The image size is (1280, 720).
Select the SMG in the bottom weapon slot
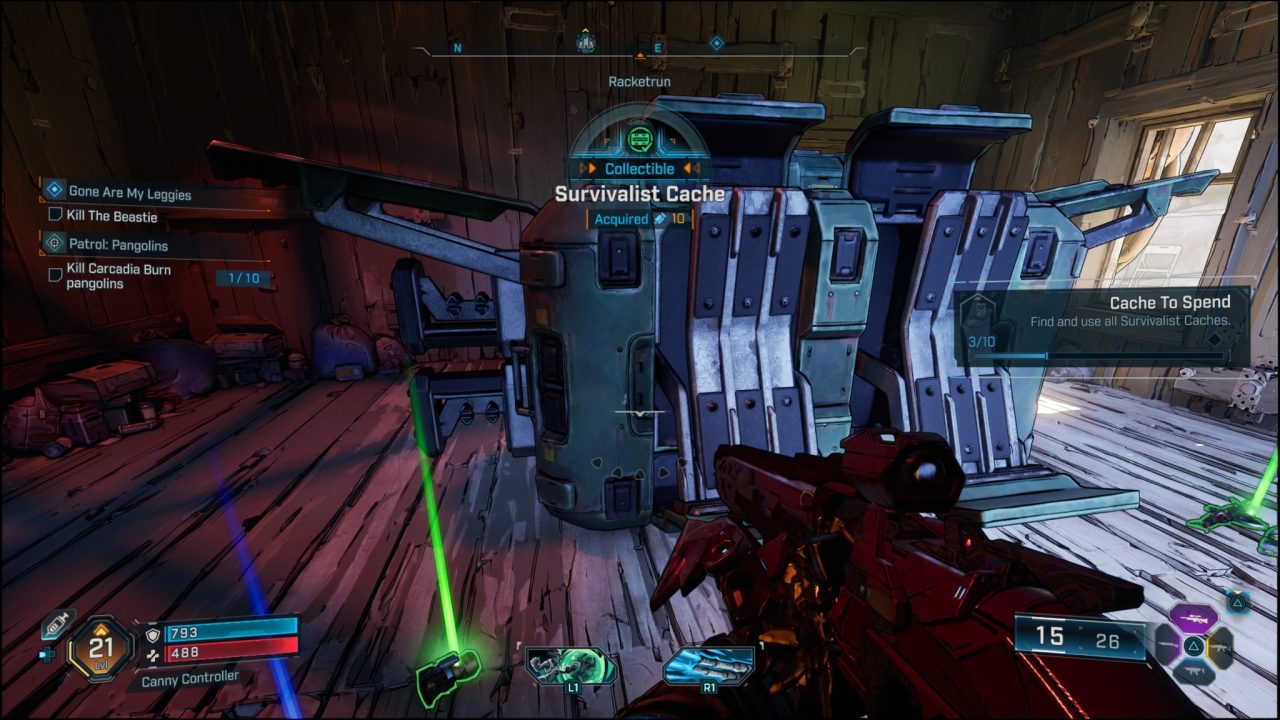click(x=1195, y=672)
